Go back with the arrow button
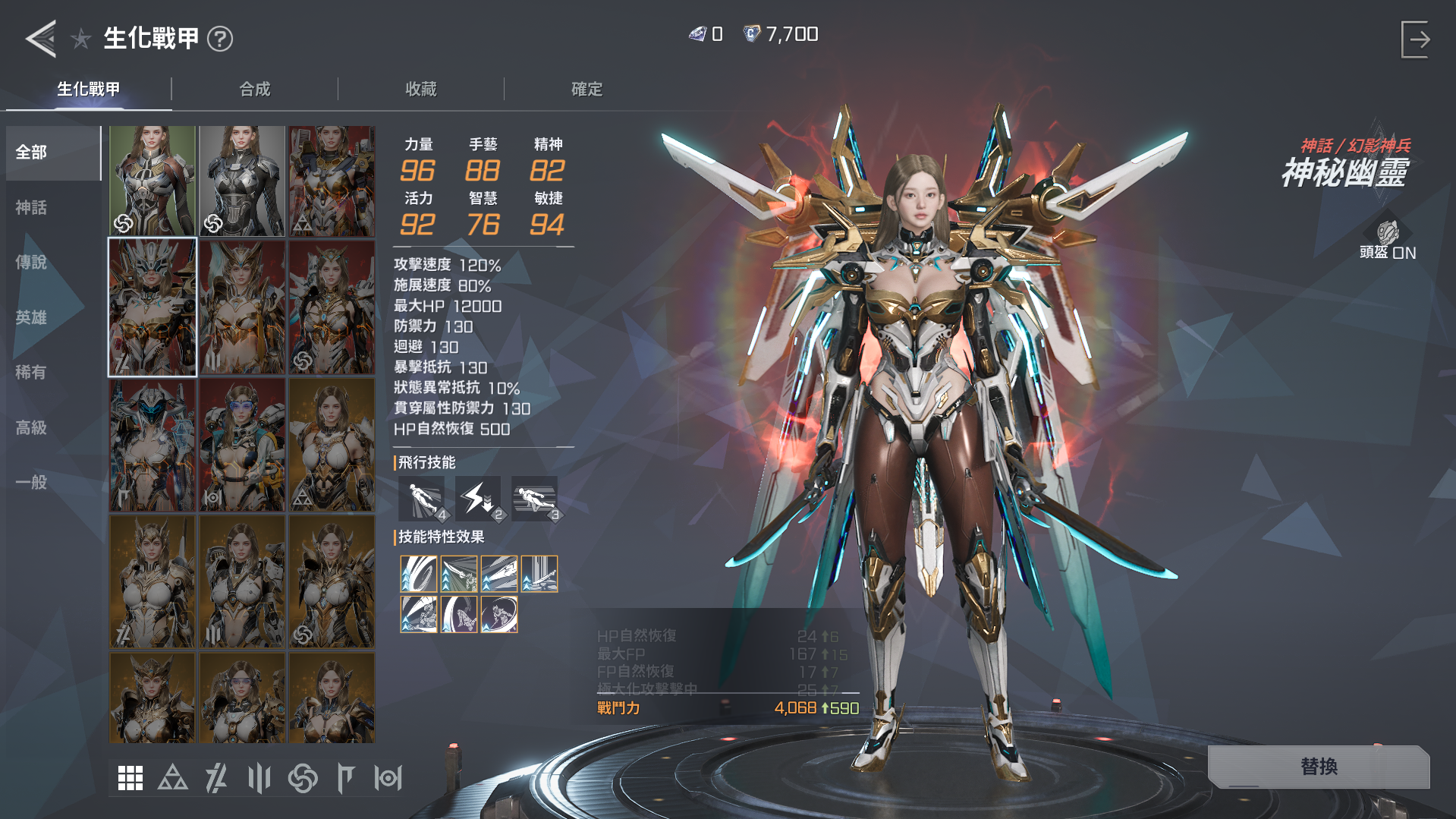 41,38
